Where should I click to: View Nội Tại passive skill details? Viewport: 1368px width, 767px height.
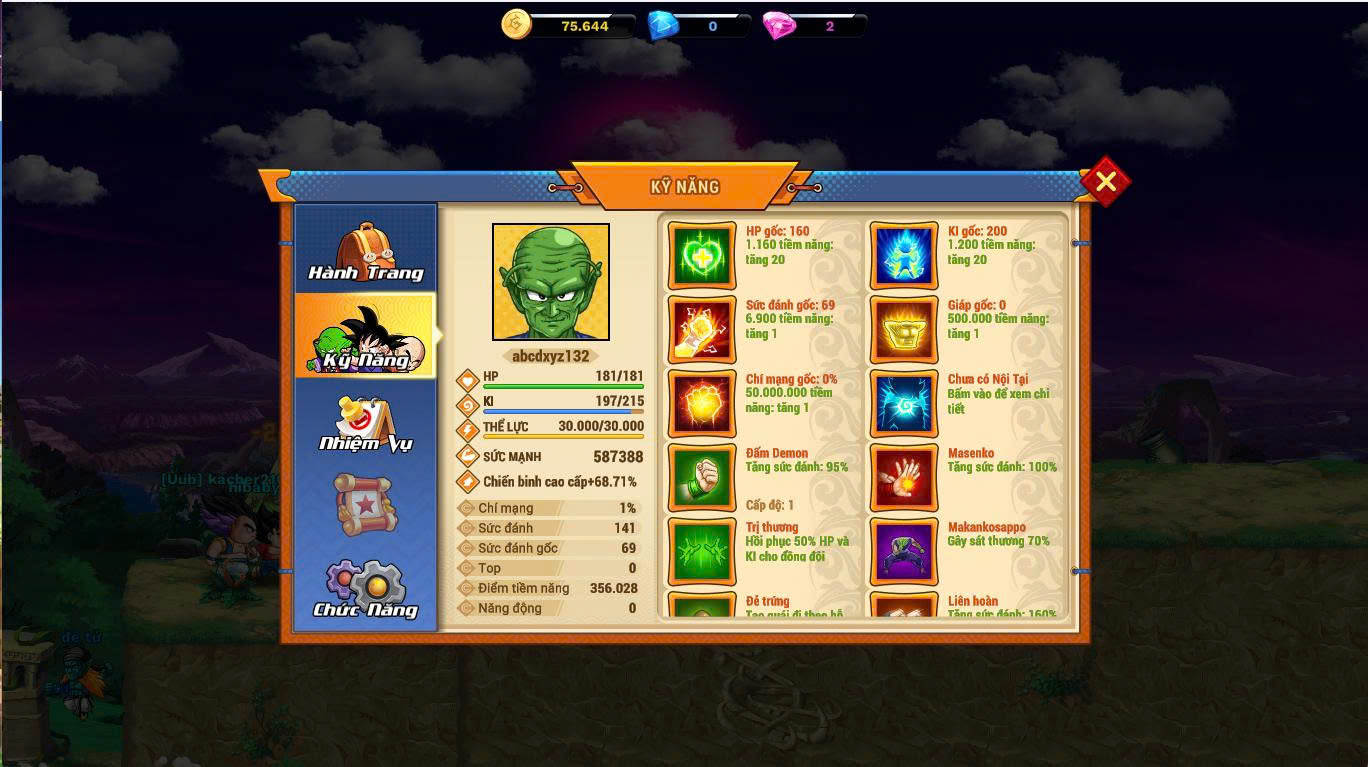point(904,404)
